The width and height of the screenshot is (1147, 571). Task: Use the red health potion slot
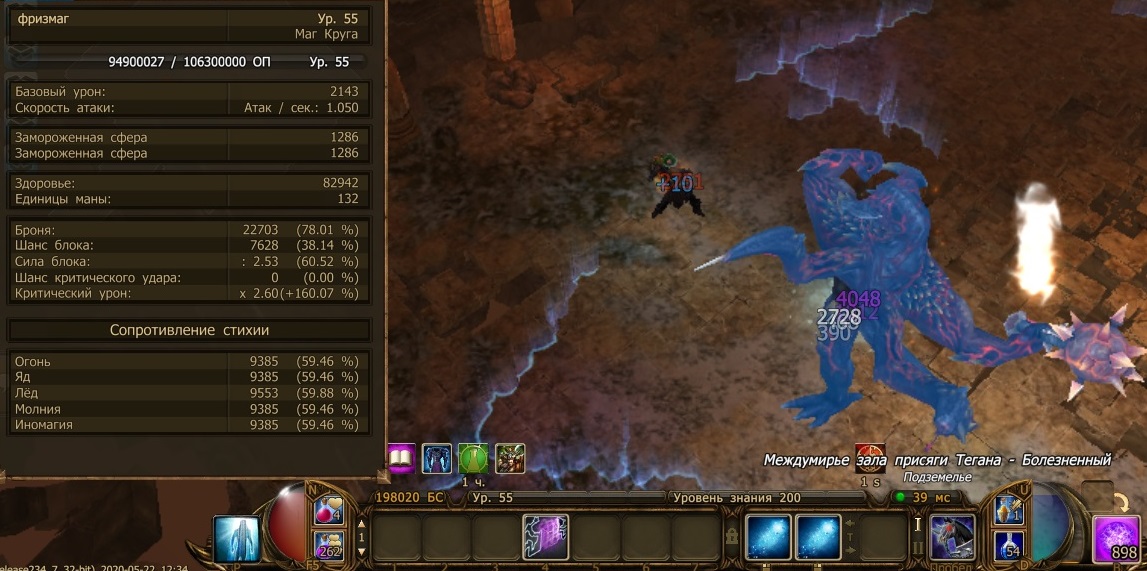click(329, 512)
